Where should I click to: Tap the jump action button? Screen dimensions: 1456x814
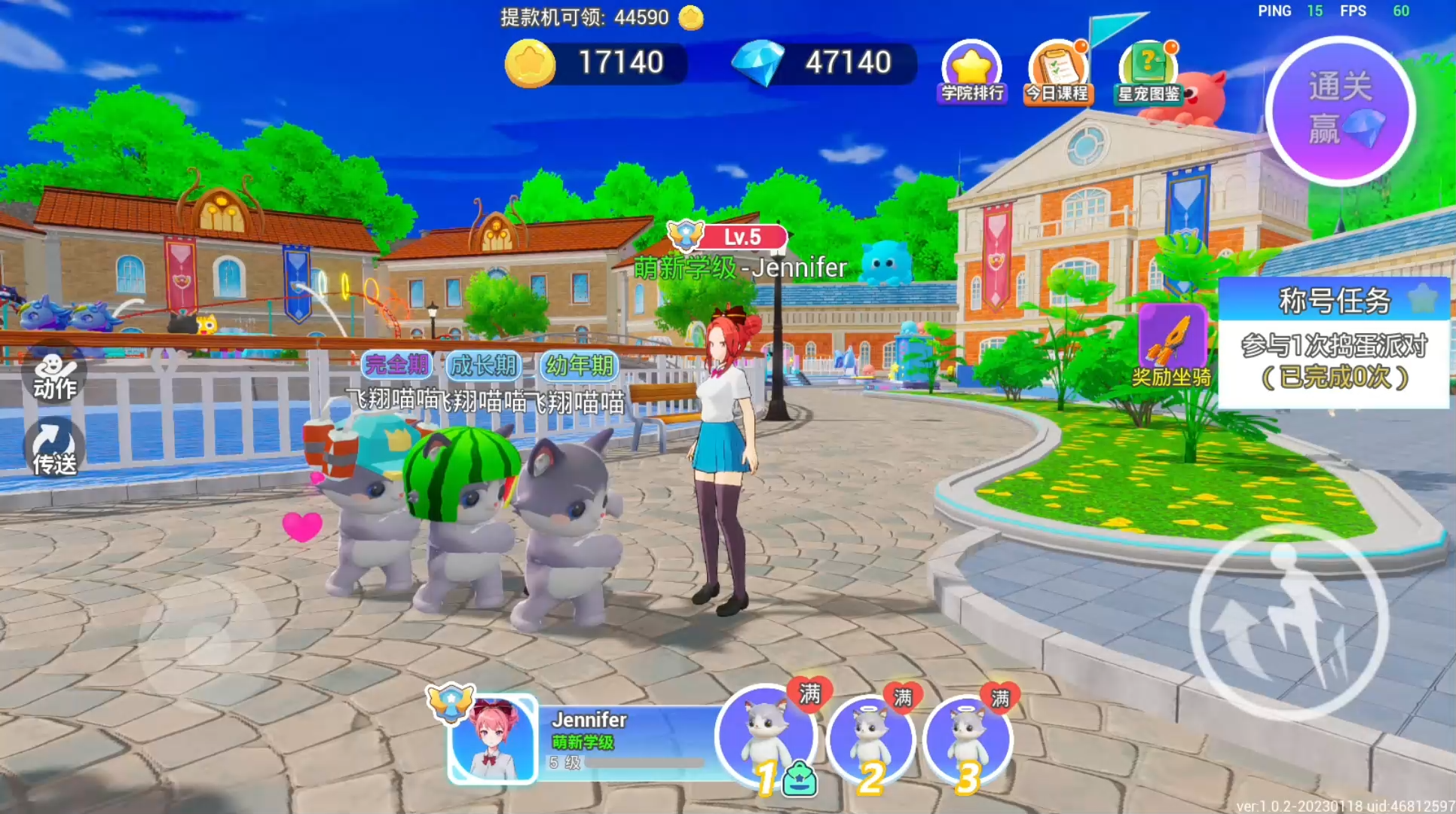[1289, 621]
